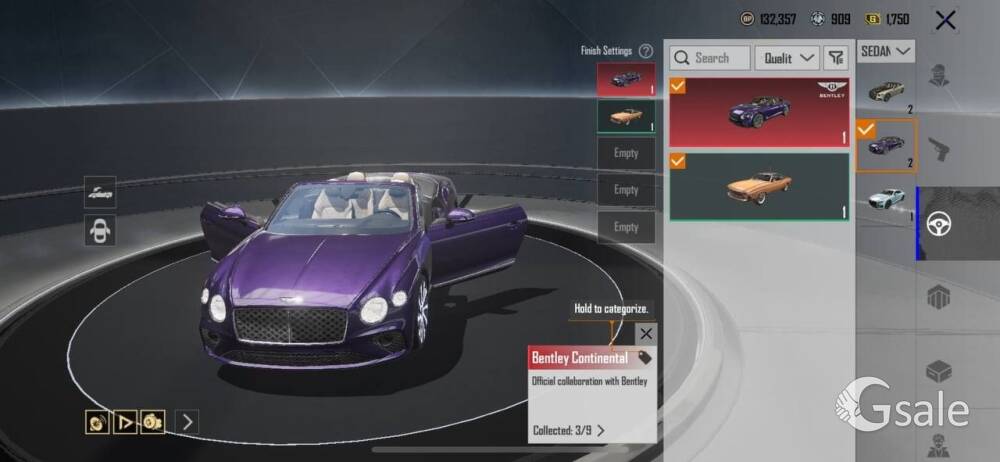Toggle the car side-view display button
Viewport: 1000px width, 462px height.
click(x=100, y=192)
